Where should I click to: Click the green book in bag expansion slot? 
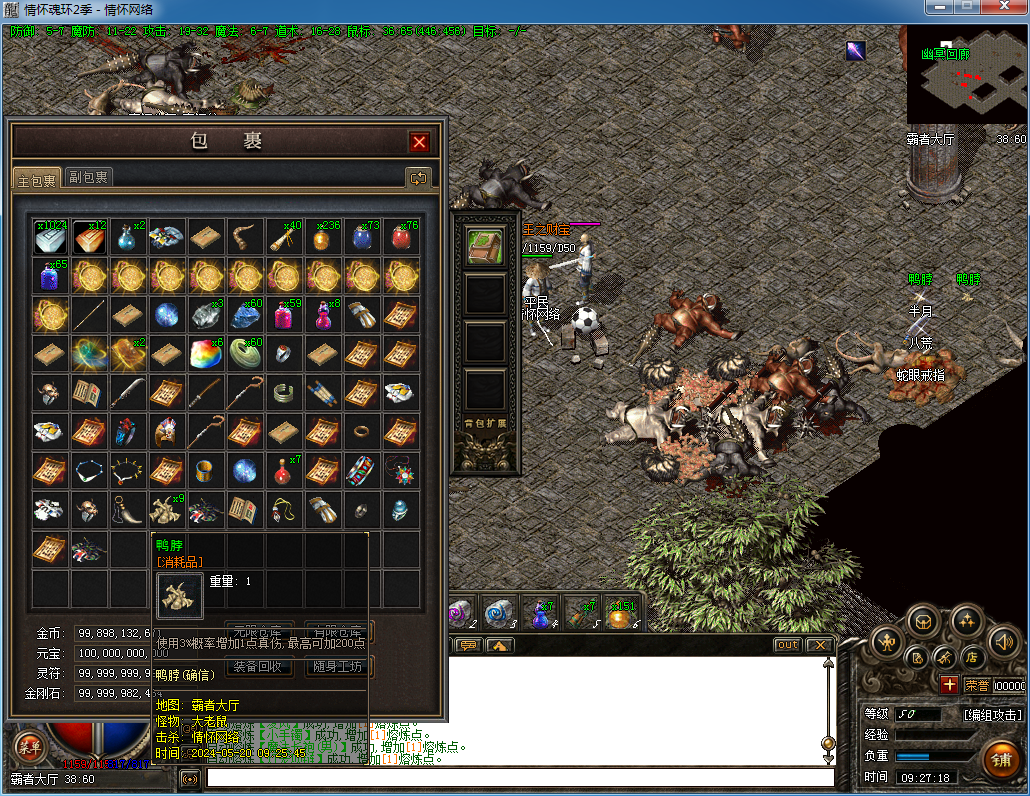pyautogui.click(x=485, y=247)
